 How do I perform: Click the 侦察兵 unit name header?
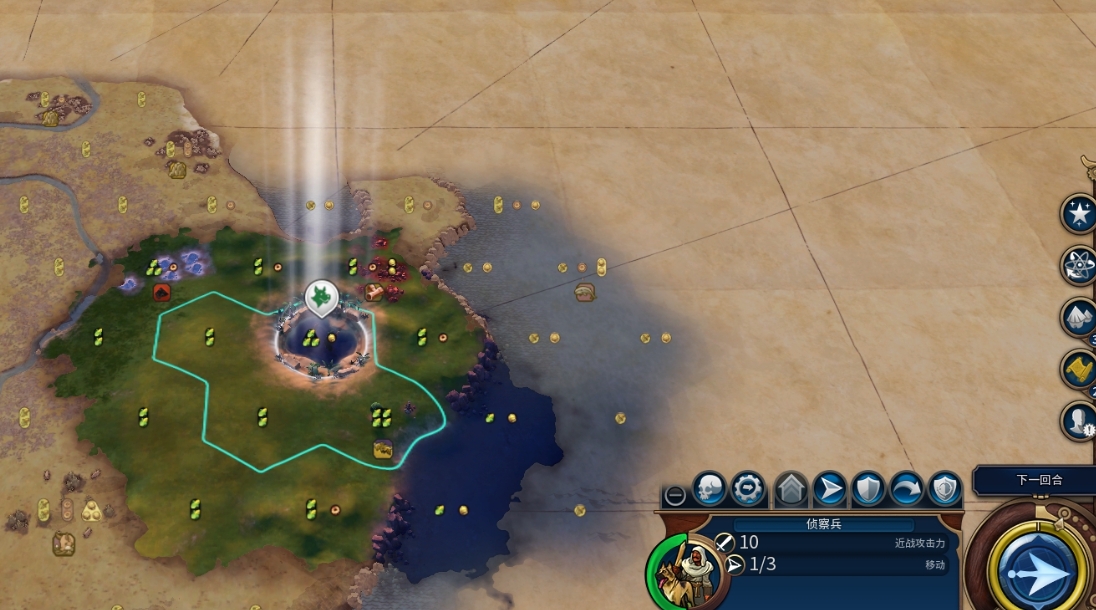click(x=824, y=524)
